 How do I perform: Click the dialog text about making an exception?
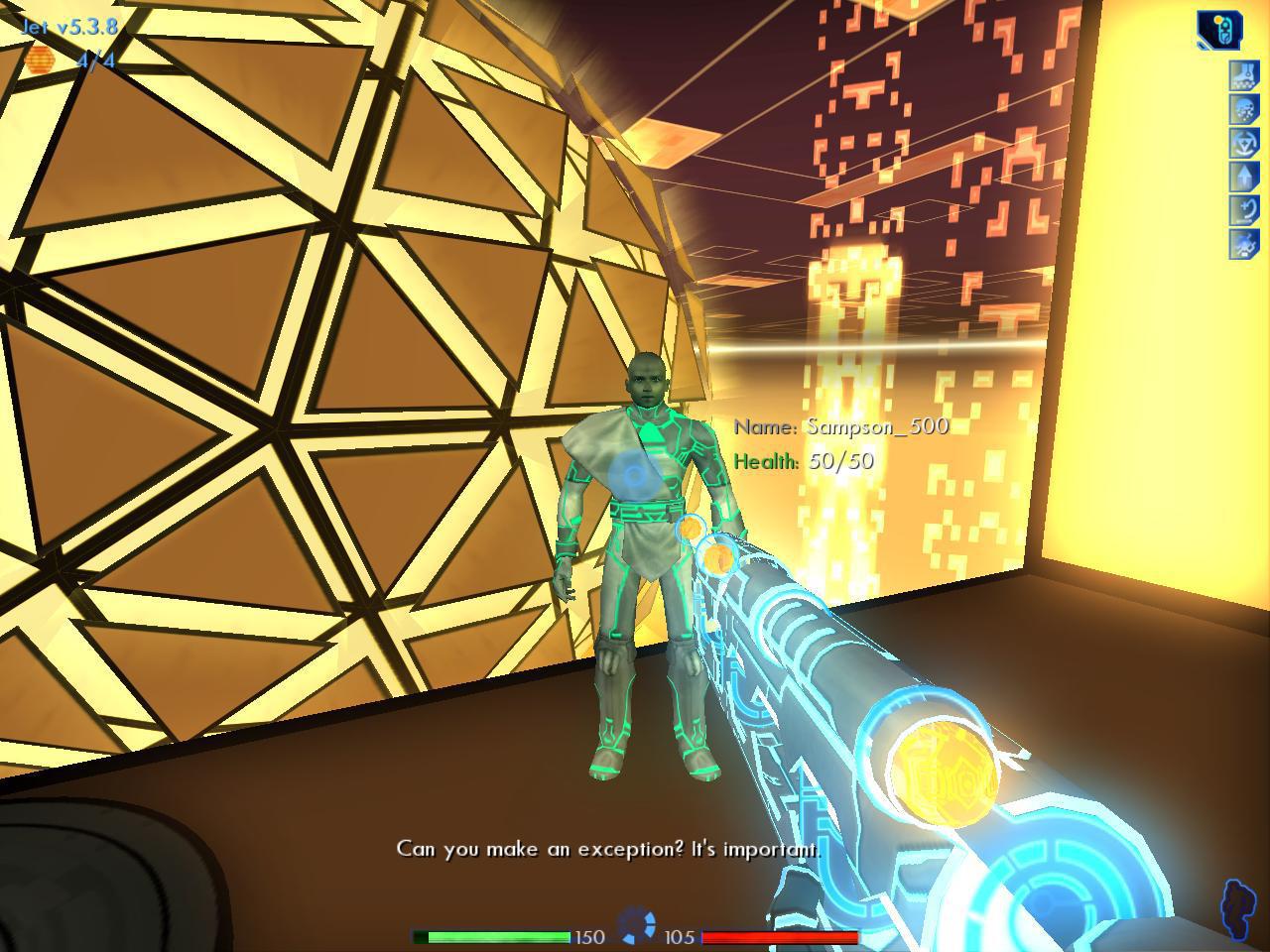click(608, 850)
